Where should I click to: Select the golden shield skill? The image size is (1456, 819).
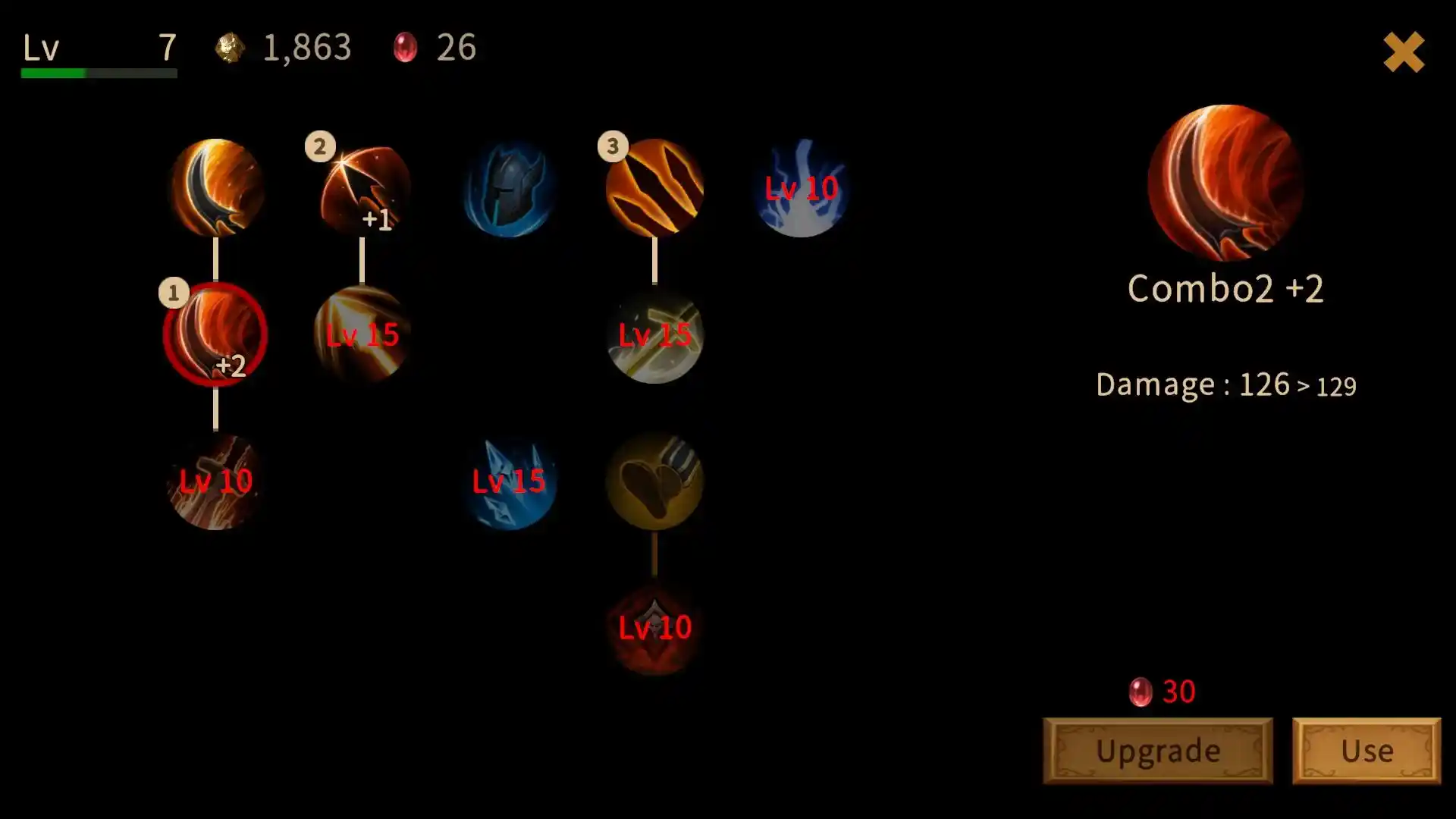[654, 482]
